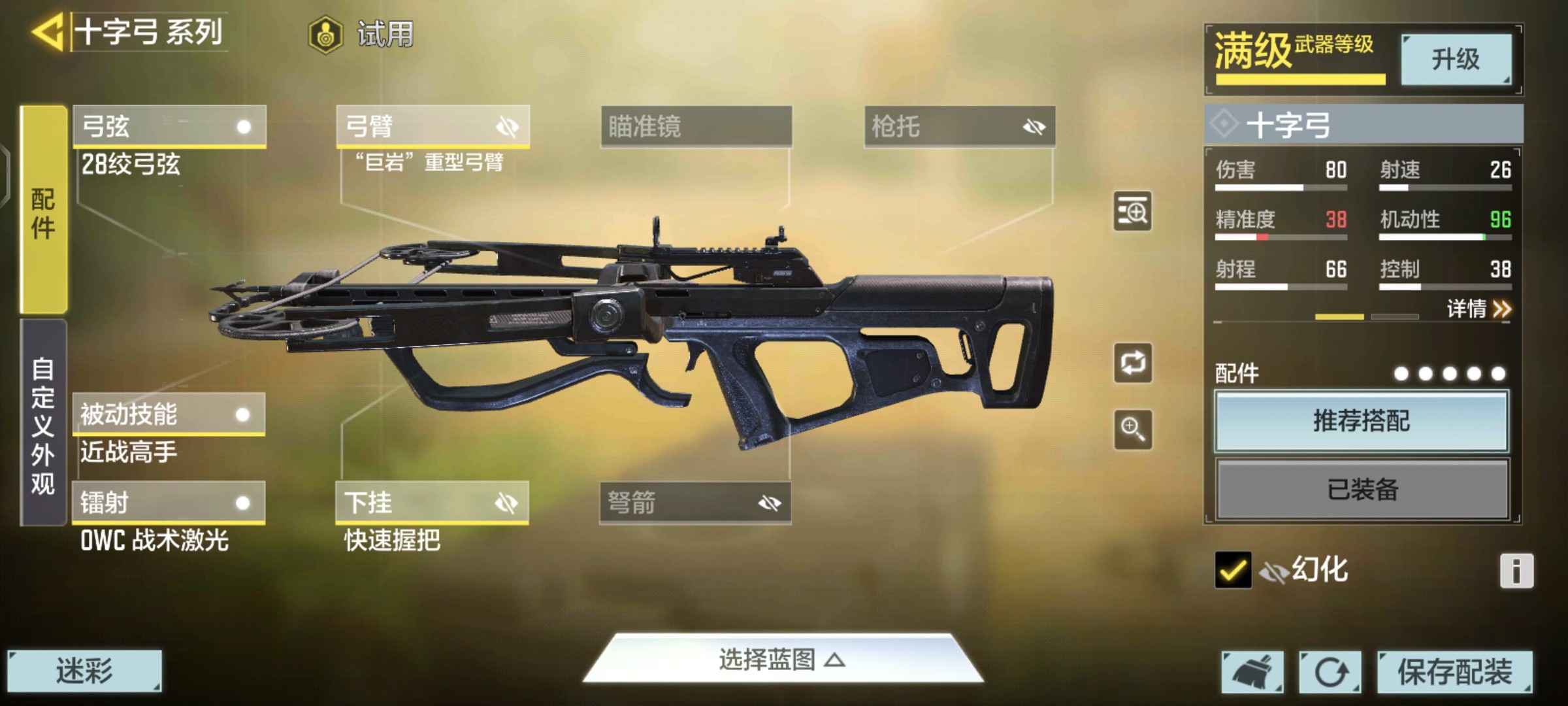This screenshot has height=706, width=1568.
Task: Select the 枪托 stock slot
Action: [959, 126]
